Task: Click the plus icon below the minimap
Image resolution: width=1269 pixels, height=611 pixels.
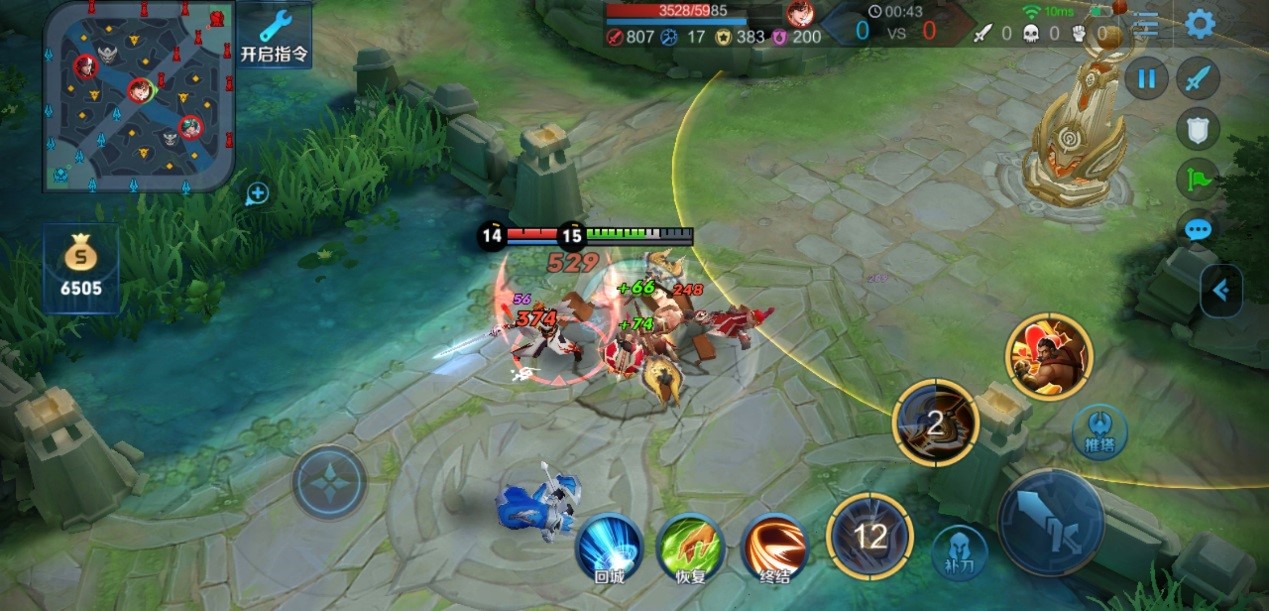Action: [x=257, y=193]
